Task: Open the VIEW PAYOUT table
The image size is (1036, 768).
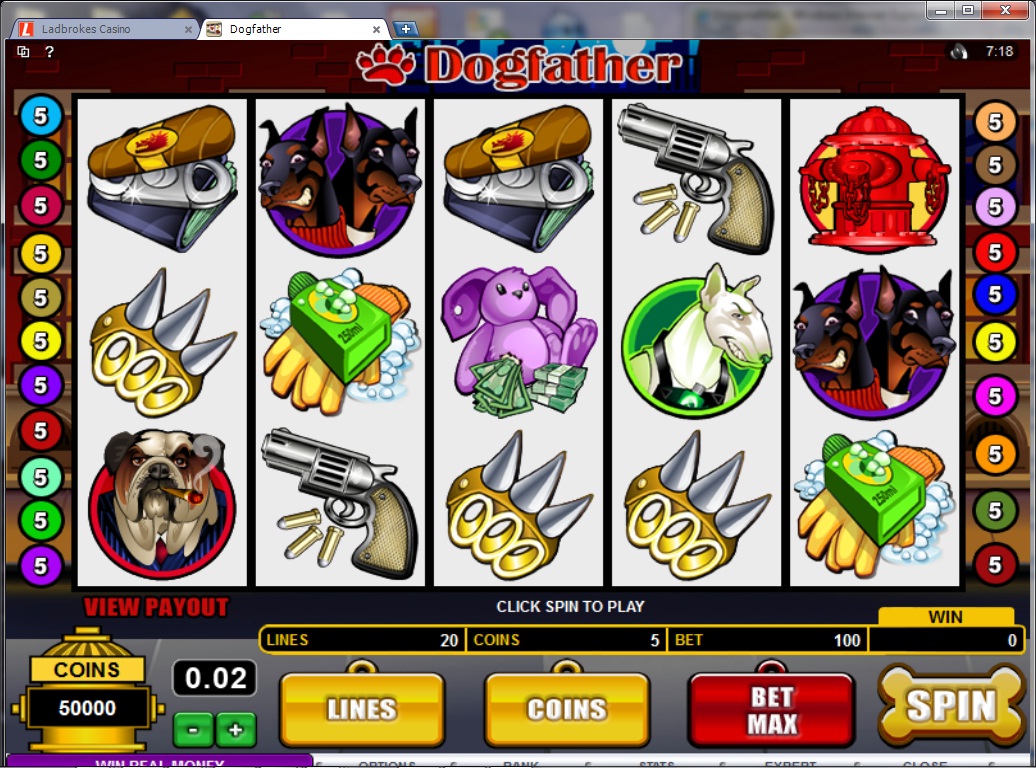Action: point(156,607)
